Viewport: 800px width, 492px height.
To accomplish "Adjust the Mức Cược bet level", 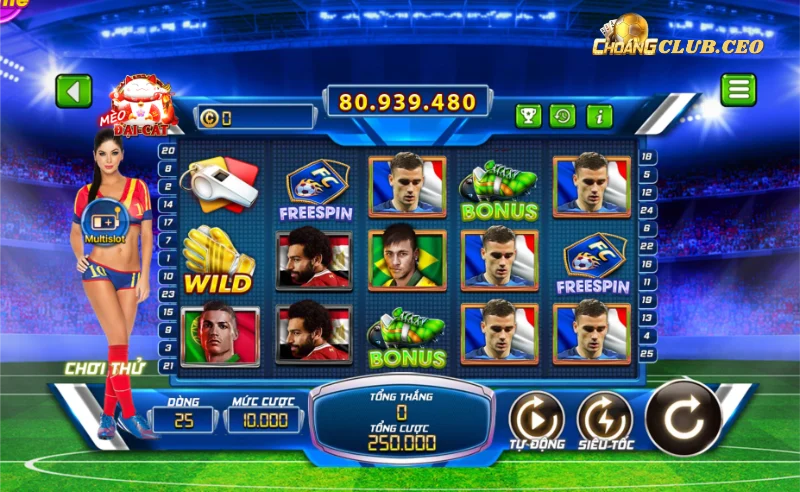I will (262, 420).
